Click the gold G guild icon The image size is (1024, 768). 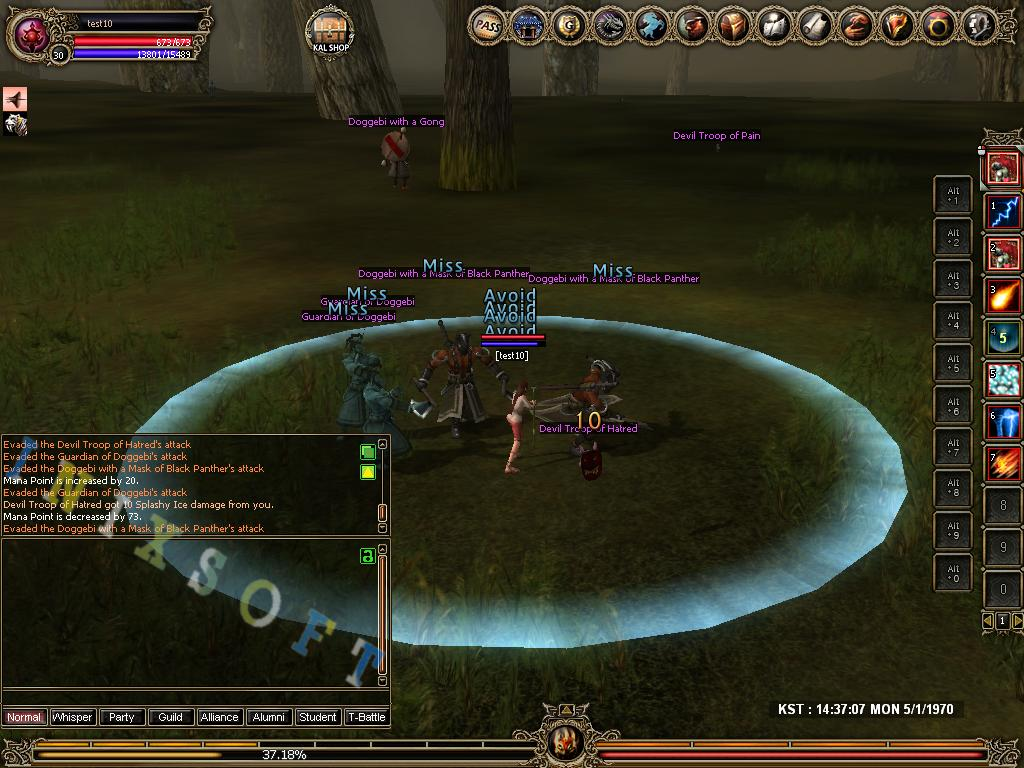click(569, 26)
